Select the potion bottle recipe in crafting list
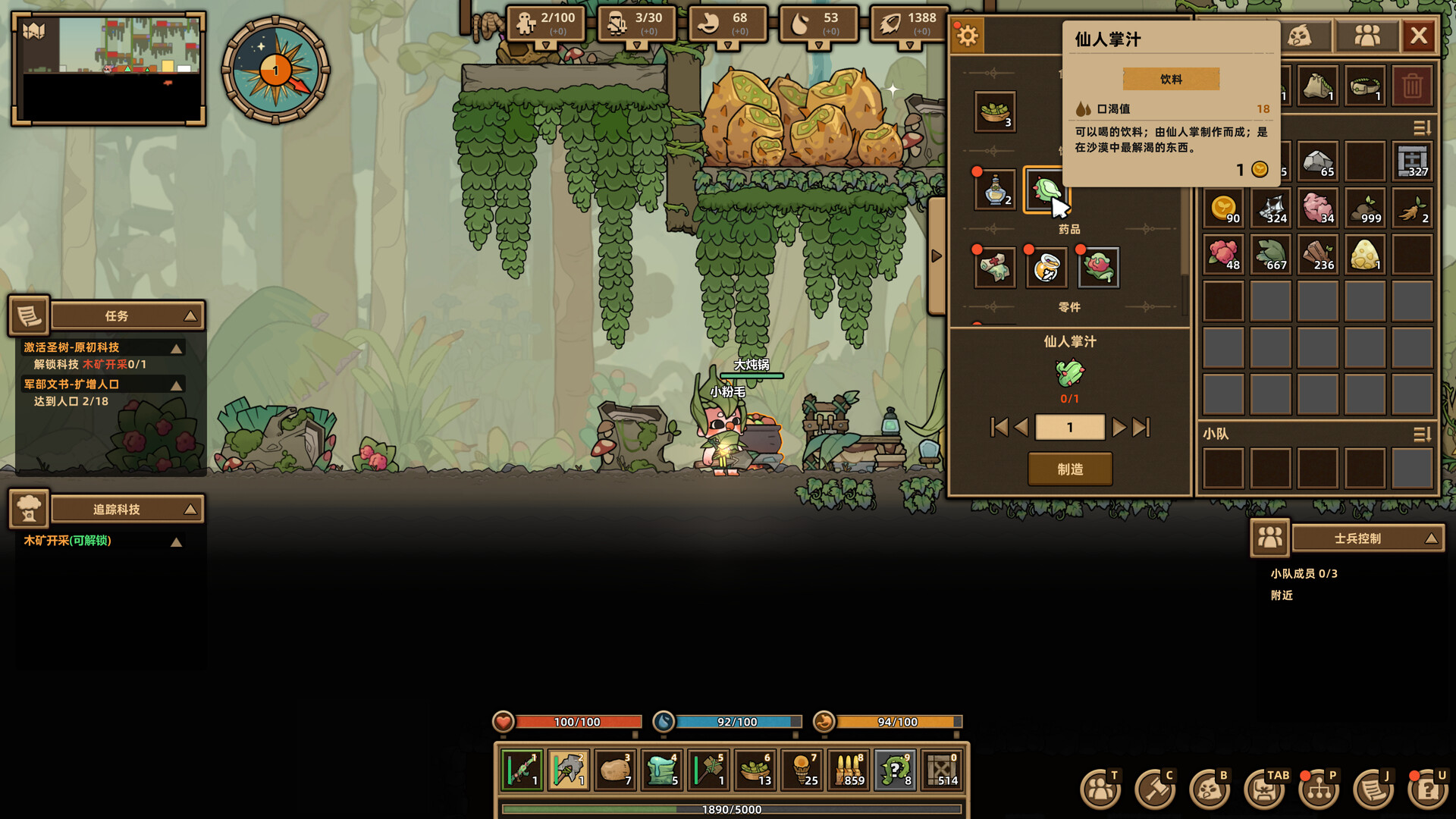 (994, 190)
